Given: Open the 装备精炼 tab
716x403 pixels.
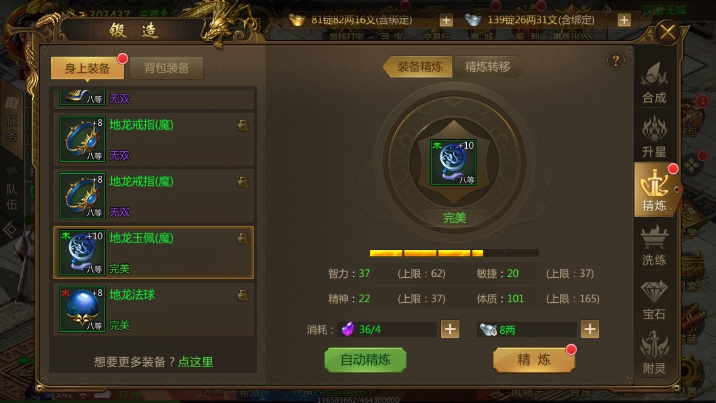Looking at the screenshot, I should pyautogui.click(x=419, y=67).
